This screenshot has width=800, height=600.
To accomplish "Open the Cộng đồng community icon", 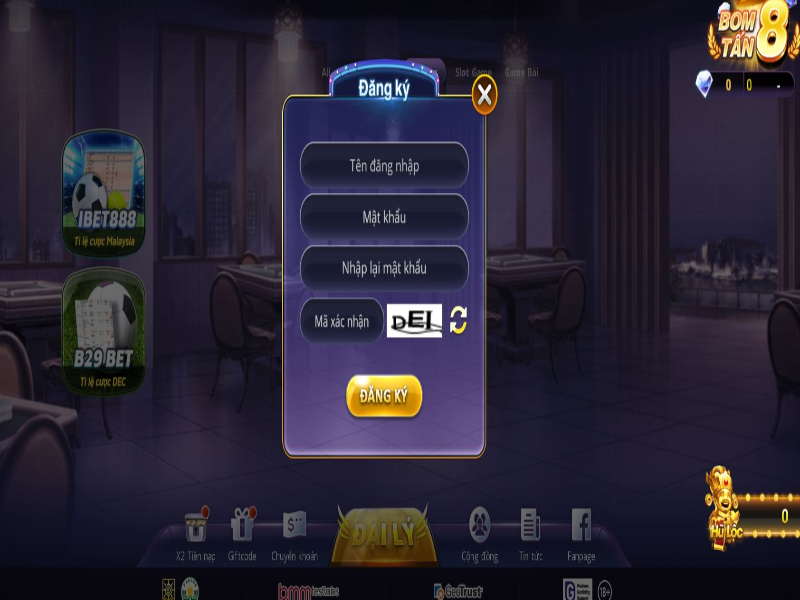I will pos(480,530).
